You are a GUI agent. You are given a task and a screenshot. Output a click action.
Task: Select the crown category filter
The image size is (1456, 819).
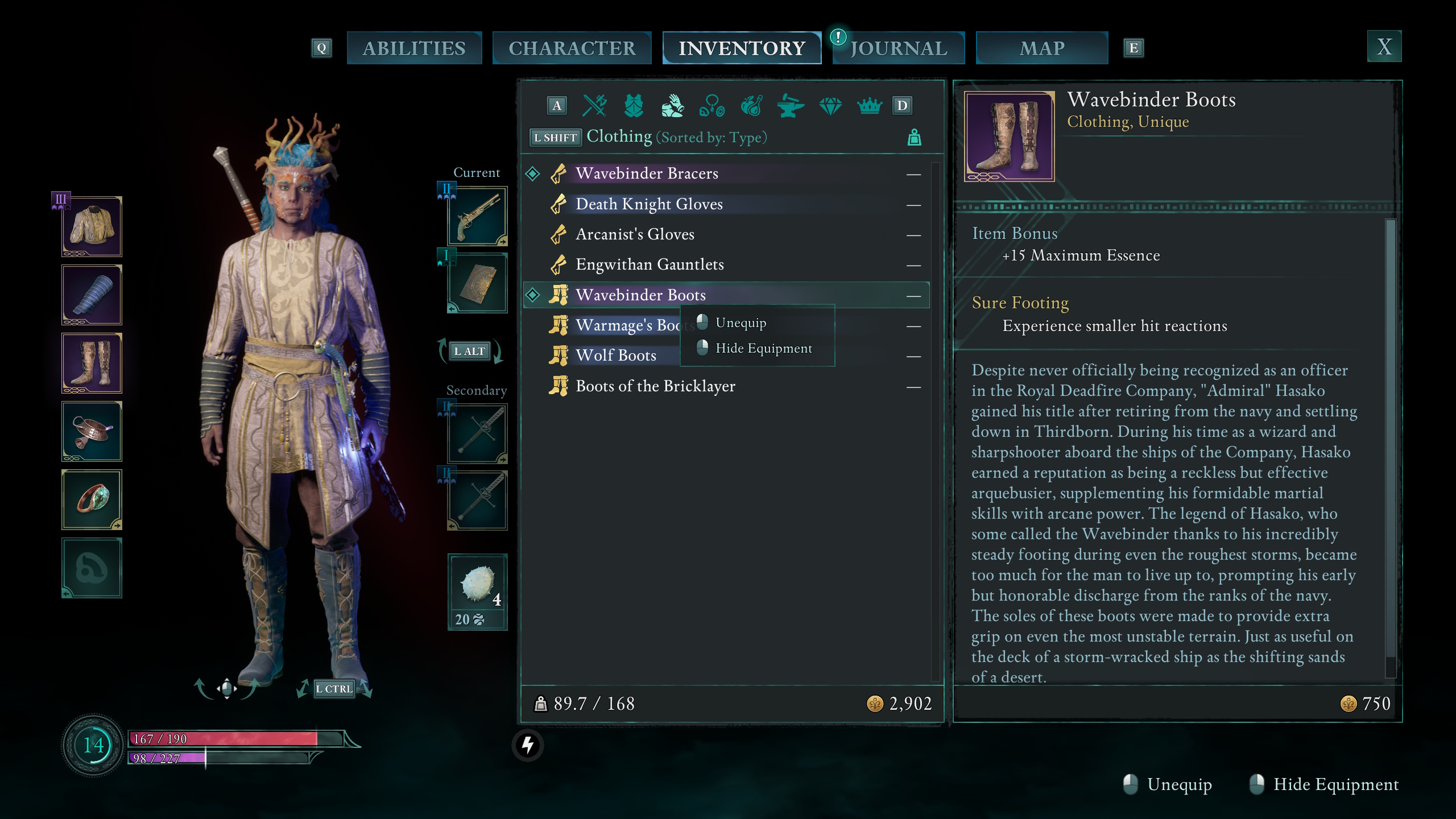coord(869,106)
